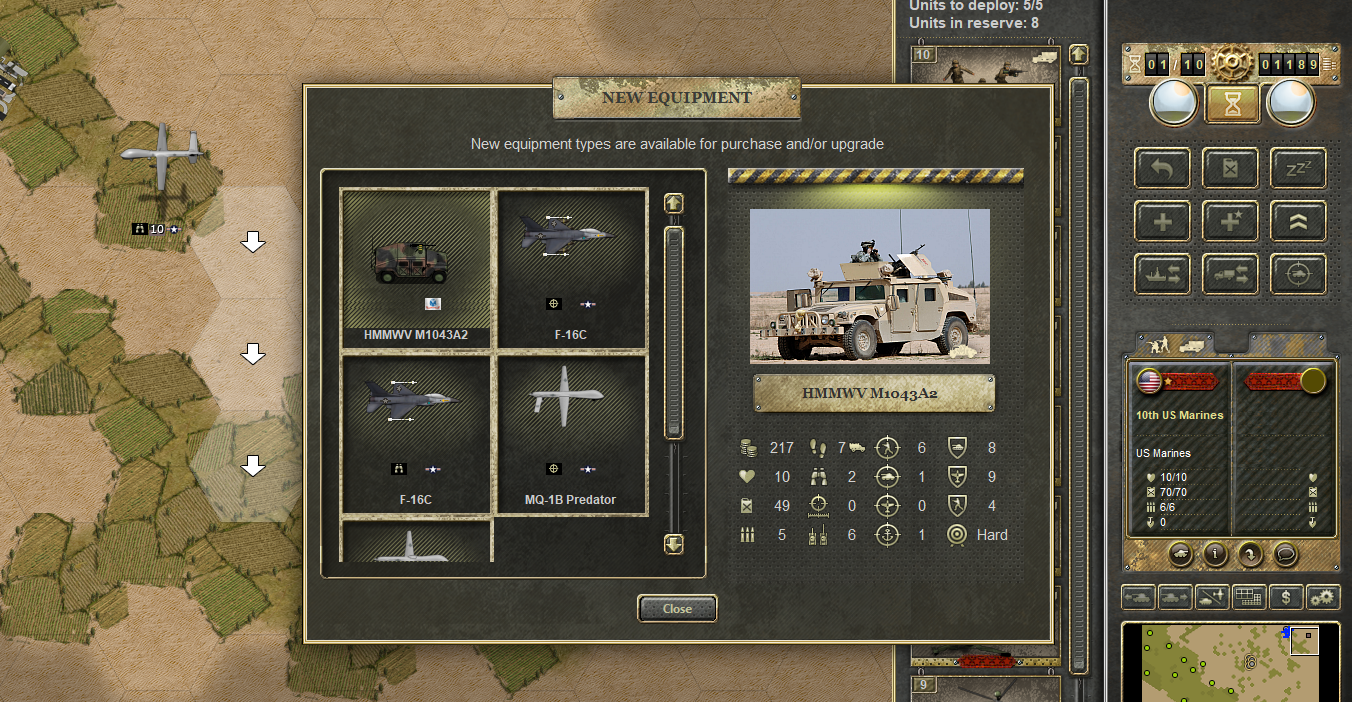Click the undo move arrow button
Screen dimensions: 1352x702
point(1162,168)
